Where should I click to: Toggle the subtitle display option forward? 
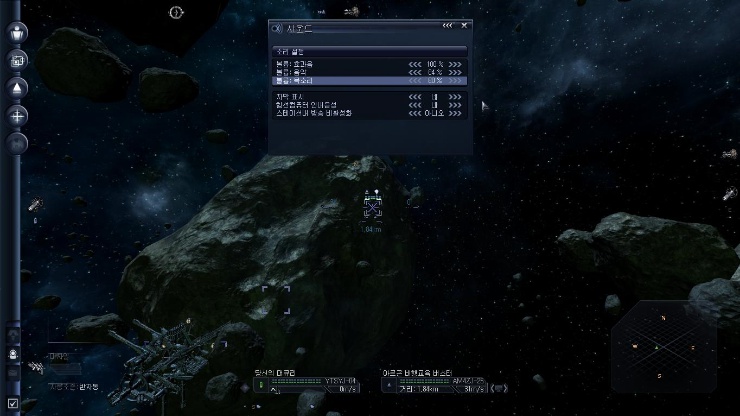(x=455, y=96)
